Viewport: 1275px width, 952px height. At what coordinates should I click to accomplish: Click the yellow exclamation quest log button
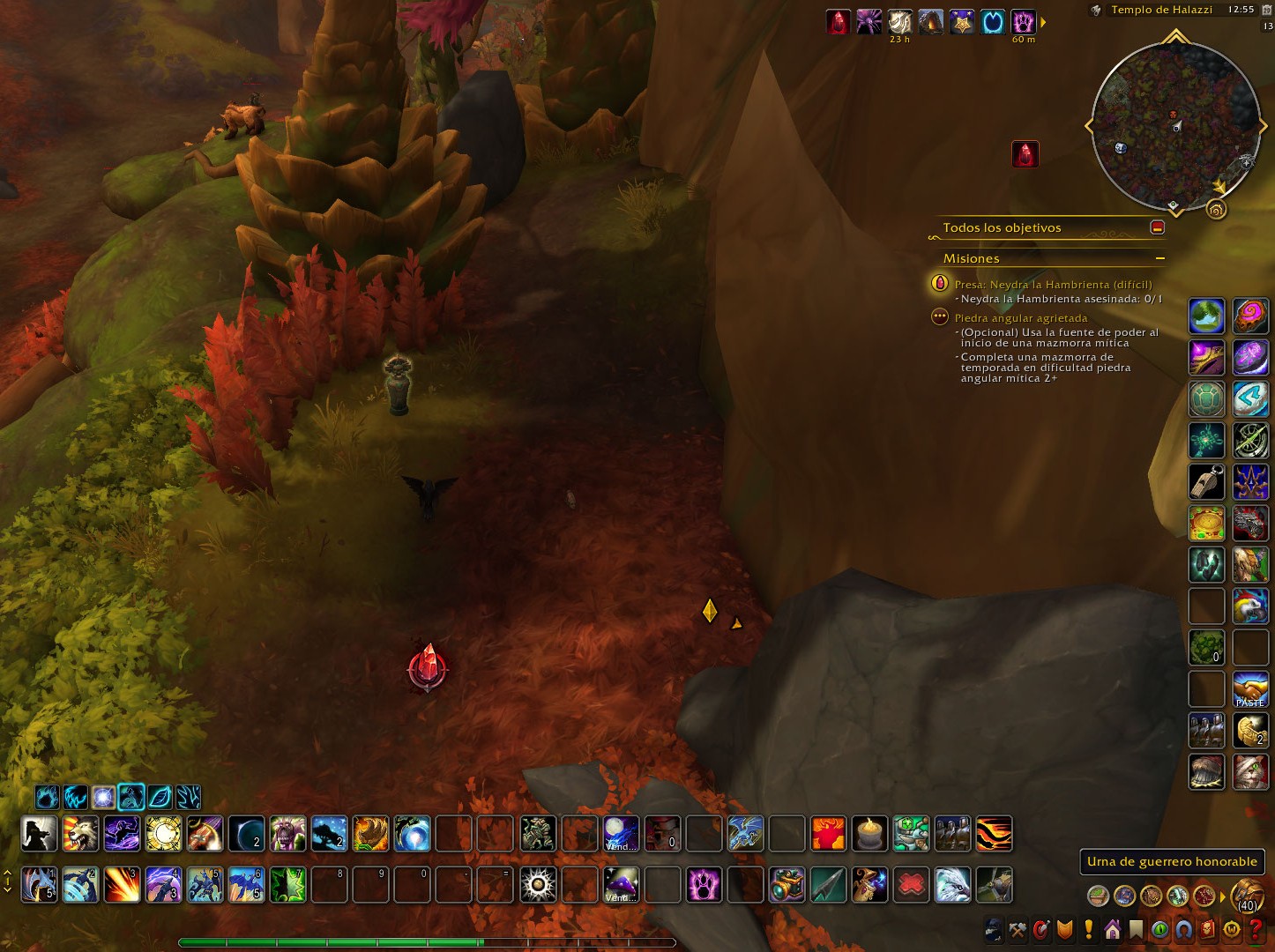coord(1089,930)
